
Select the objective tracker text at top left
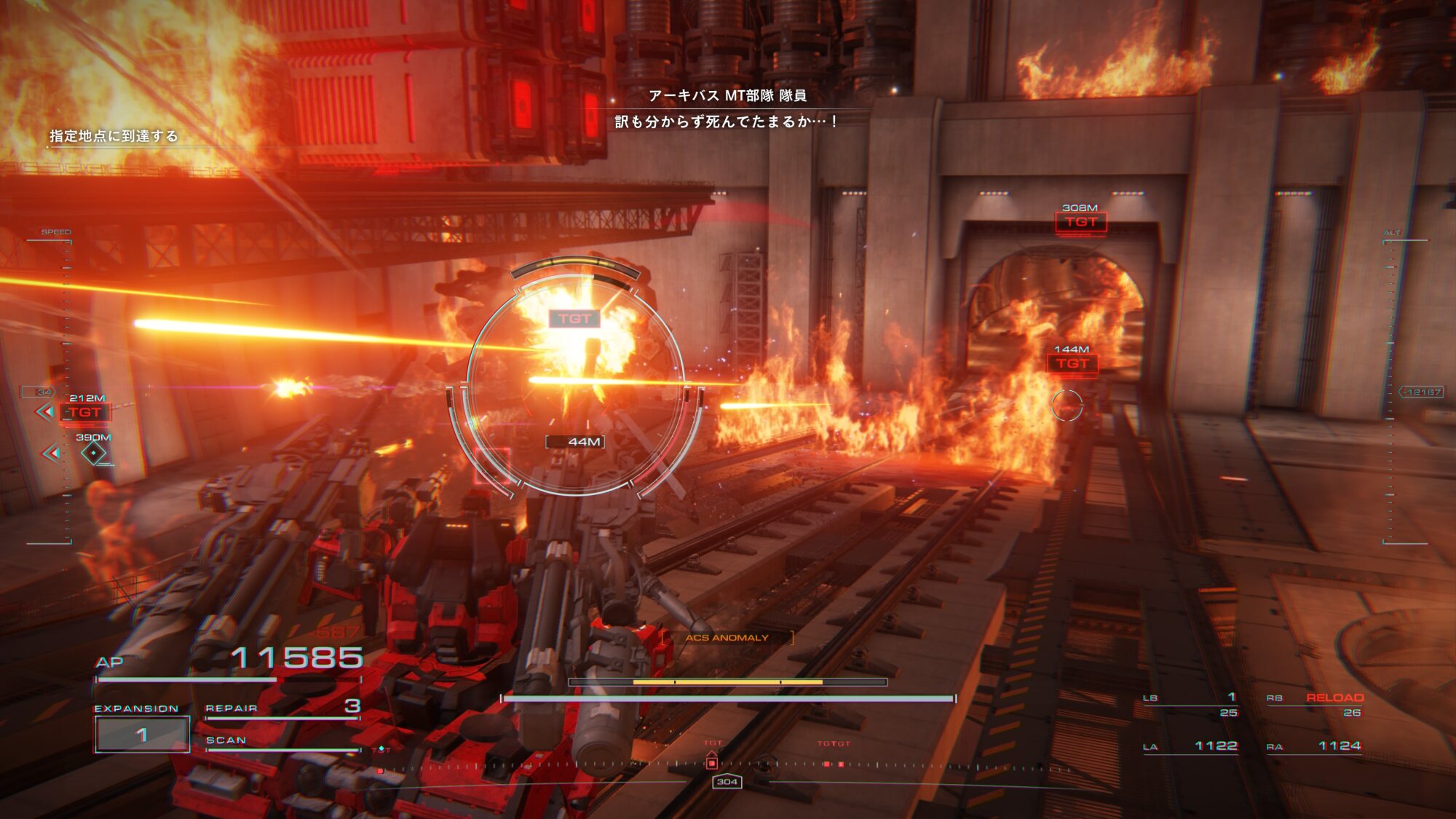[x=114, y=136]
